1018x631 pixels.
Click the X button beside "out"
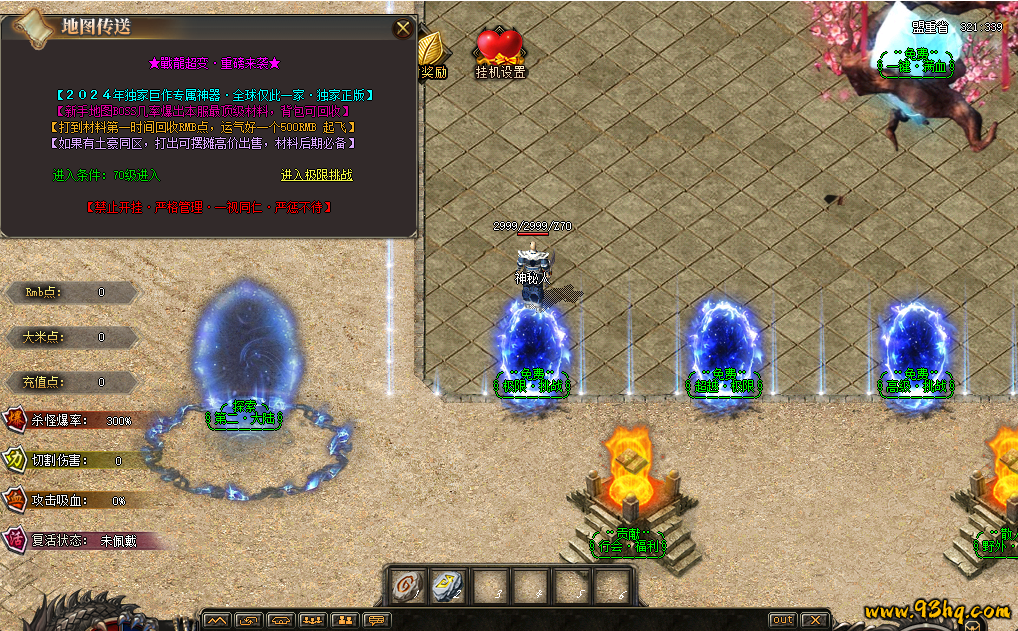(815, 620)
